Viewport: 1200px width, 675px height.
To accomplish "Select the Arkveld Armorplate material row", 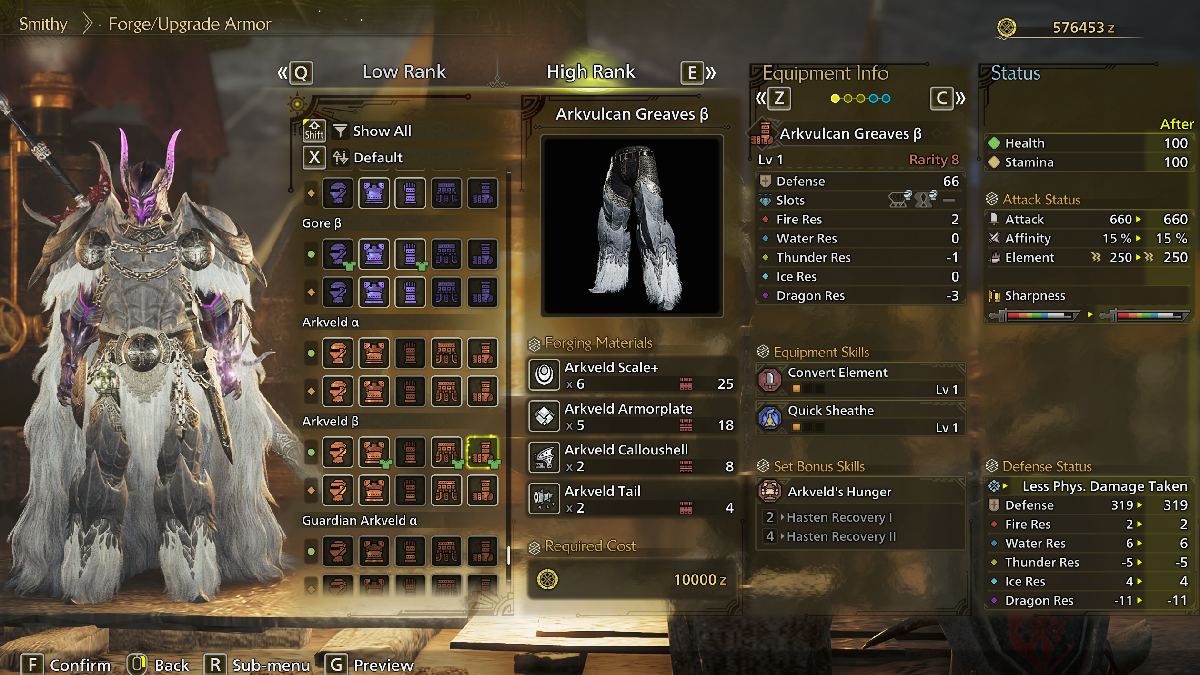I will pyautogui.click(x=632, y=416).
